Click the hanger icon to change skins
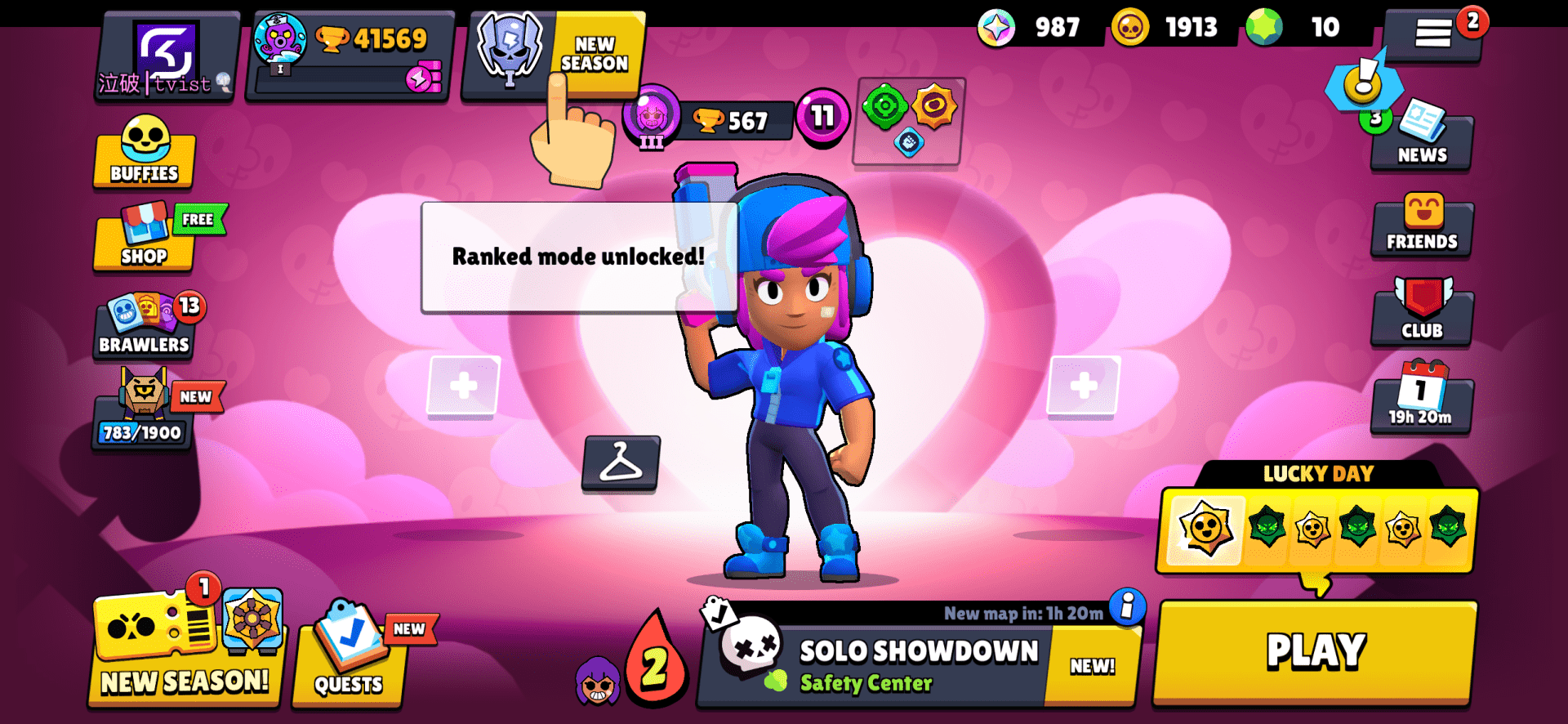This screenshot has width=1568, height=724. (x=621, y=467)
